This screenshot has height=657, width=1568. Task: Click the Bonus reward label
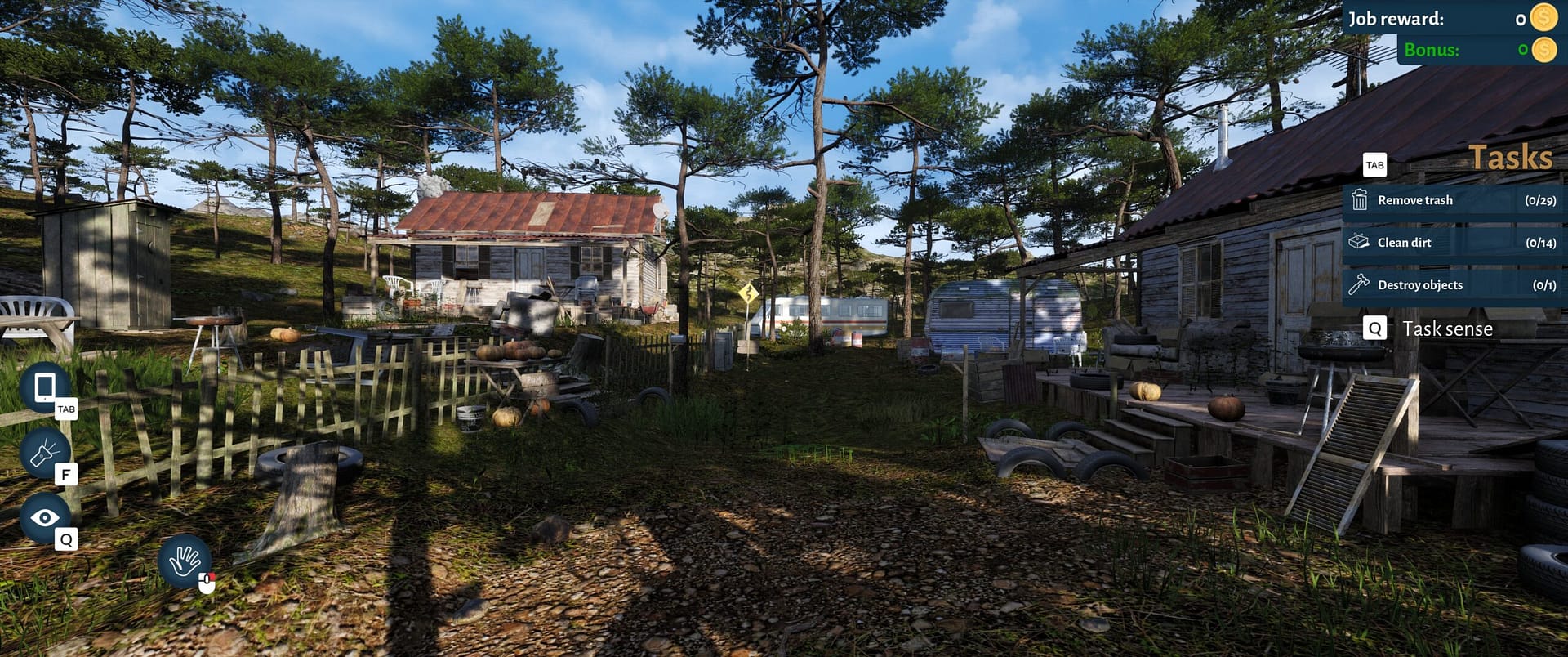tap(1431, 49)
